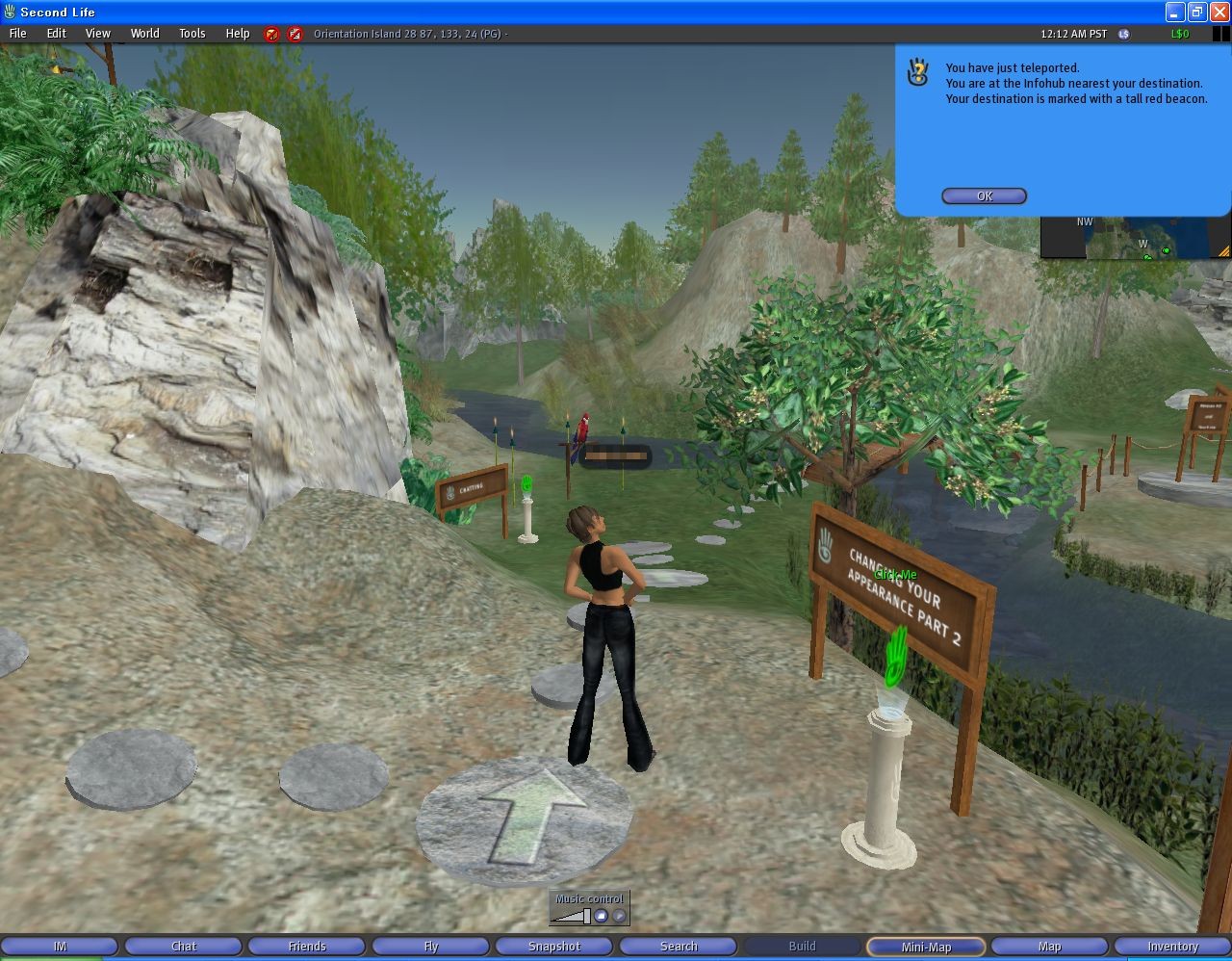Open the File menu
The height and width of the screenshot is (961, 1232).
click(17, 33)
